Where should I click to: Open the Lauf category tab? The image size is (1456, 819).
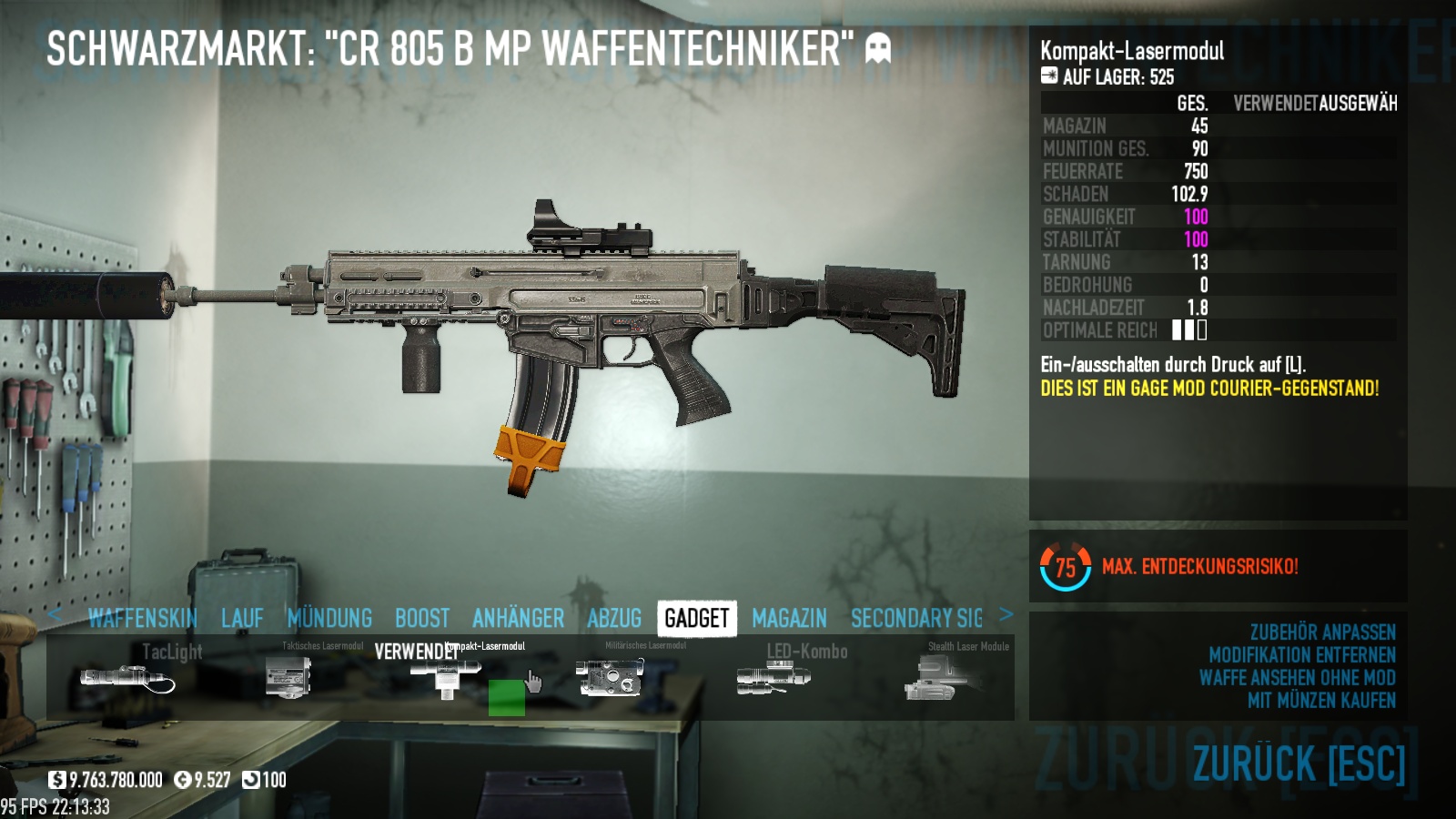pyautogui.click(x=242, y=619)
